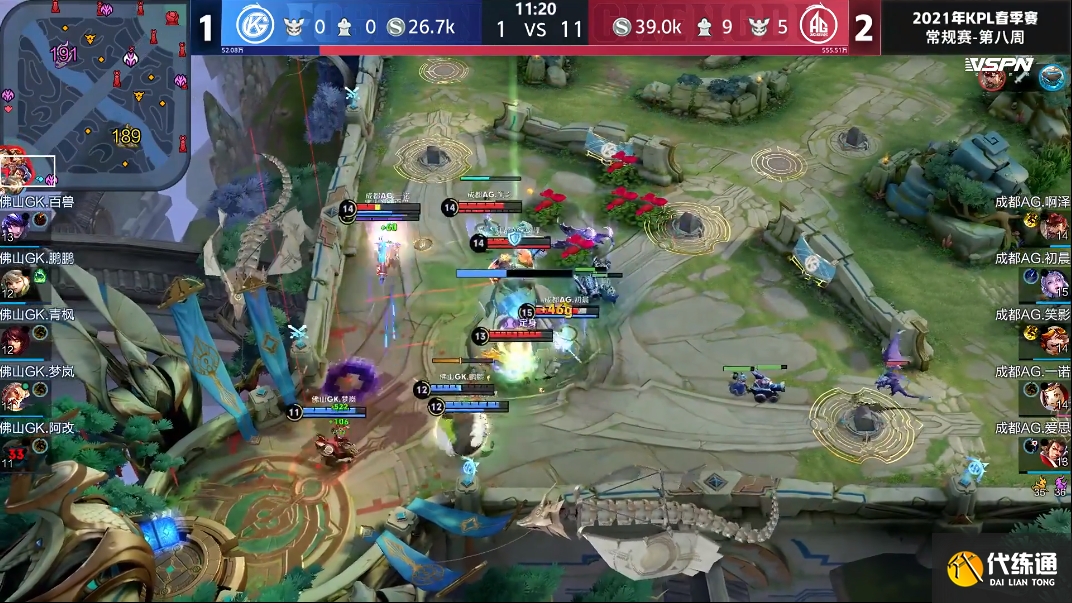Choose 佛山GK.青枫 hero portrait
Screen dimensions: 1072x603
click(15, 340)
